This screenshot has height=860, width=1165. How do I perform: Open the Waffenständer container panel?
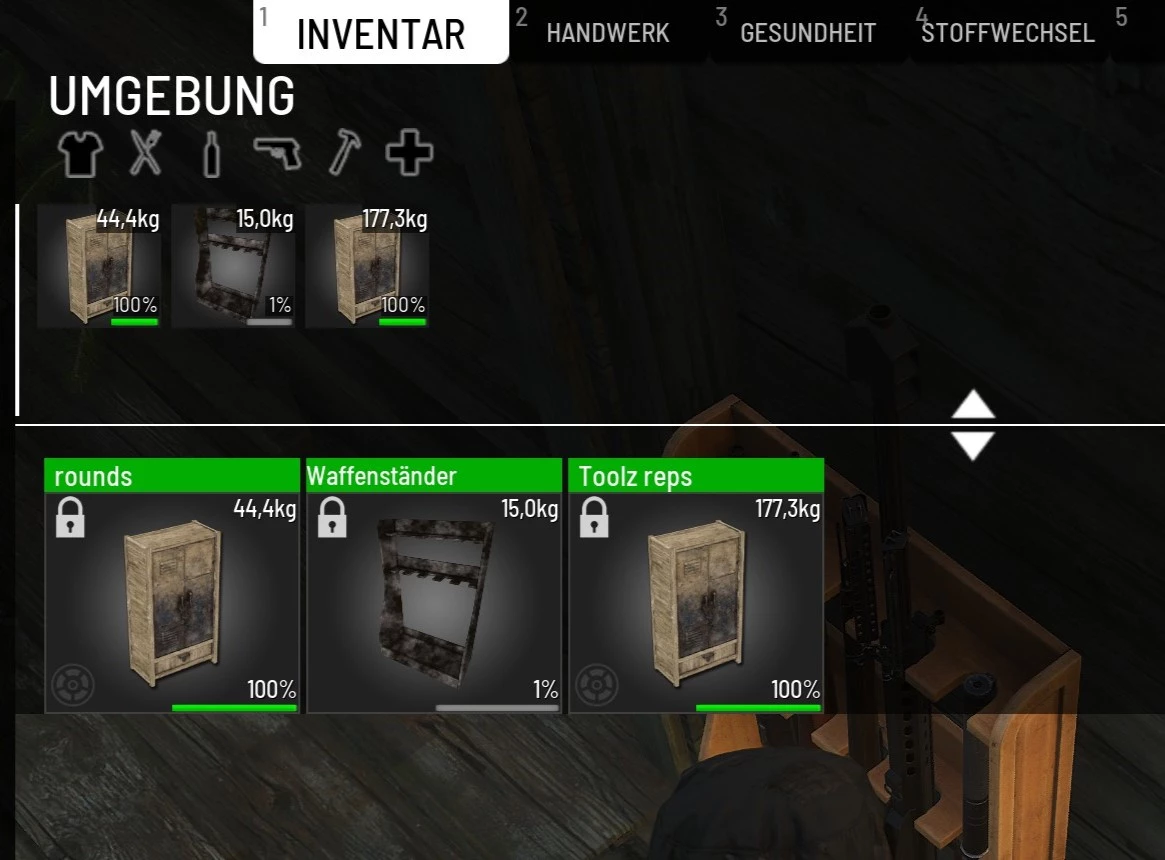pos(434,601)
